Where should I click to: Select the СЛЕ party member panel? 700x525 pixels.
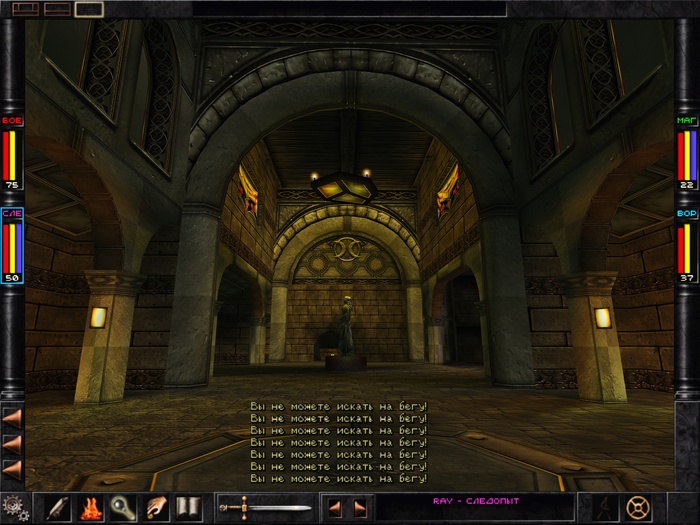[13, 245]
